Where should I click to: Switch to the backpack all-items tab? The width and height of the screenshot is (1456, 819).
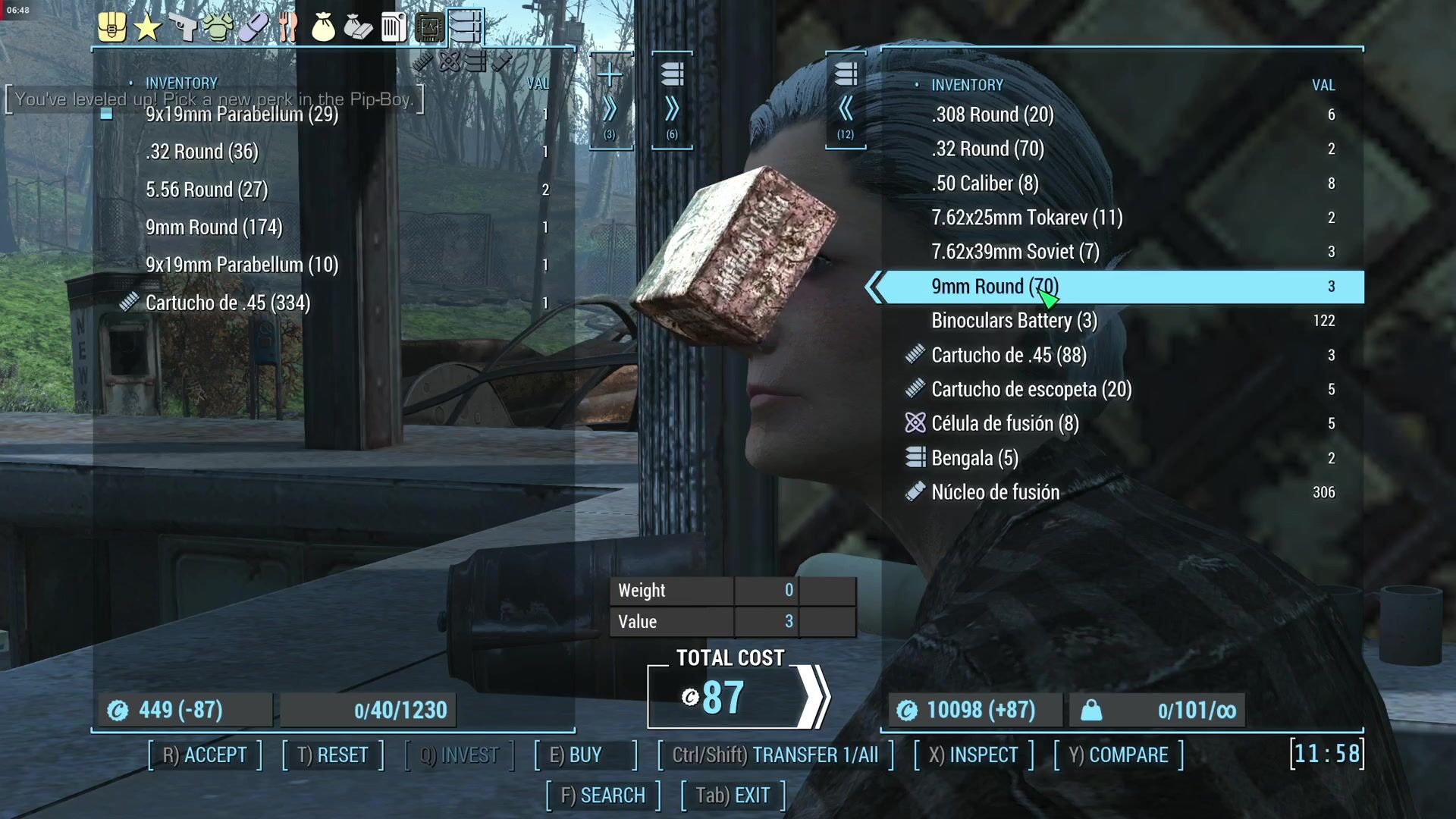[x=111, y=28]
